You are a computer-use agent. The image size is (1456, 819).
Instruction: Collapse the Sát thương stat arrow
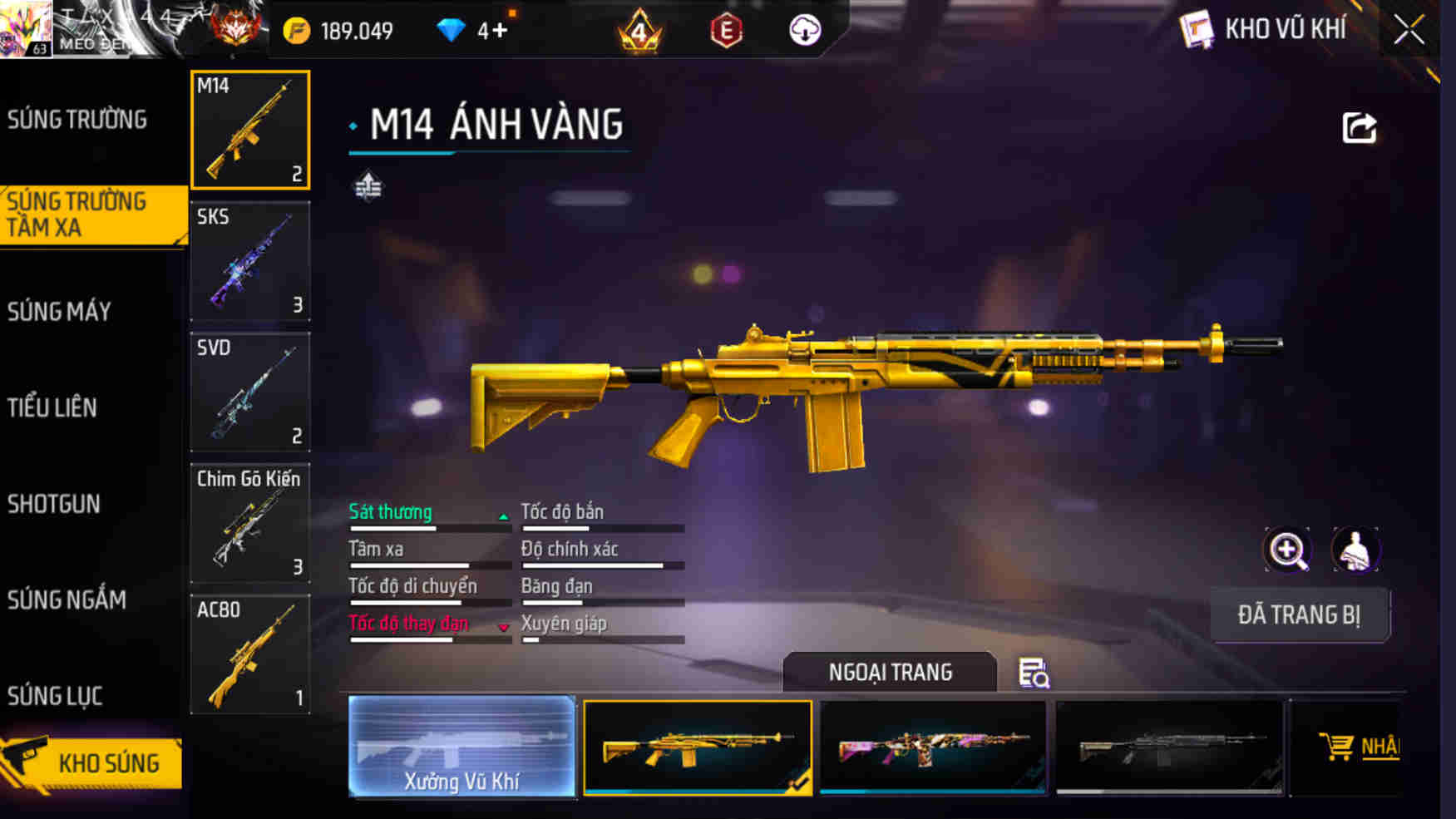click(x=503, y=516)
